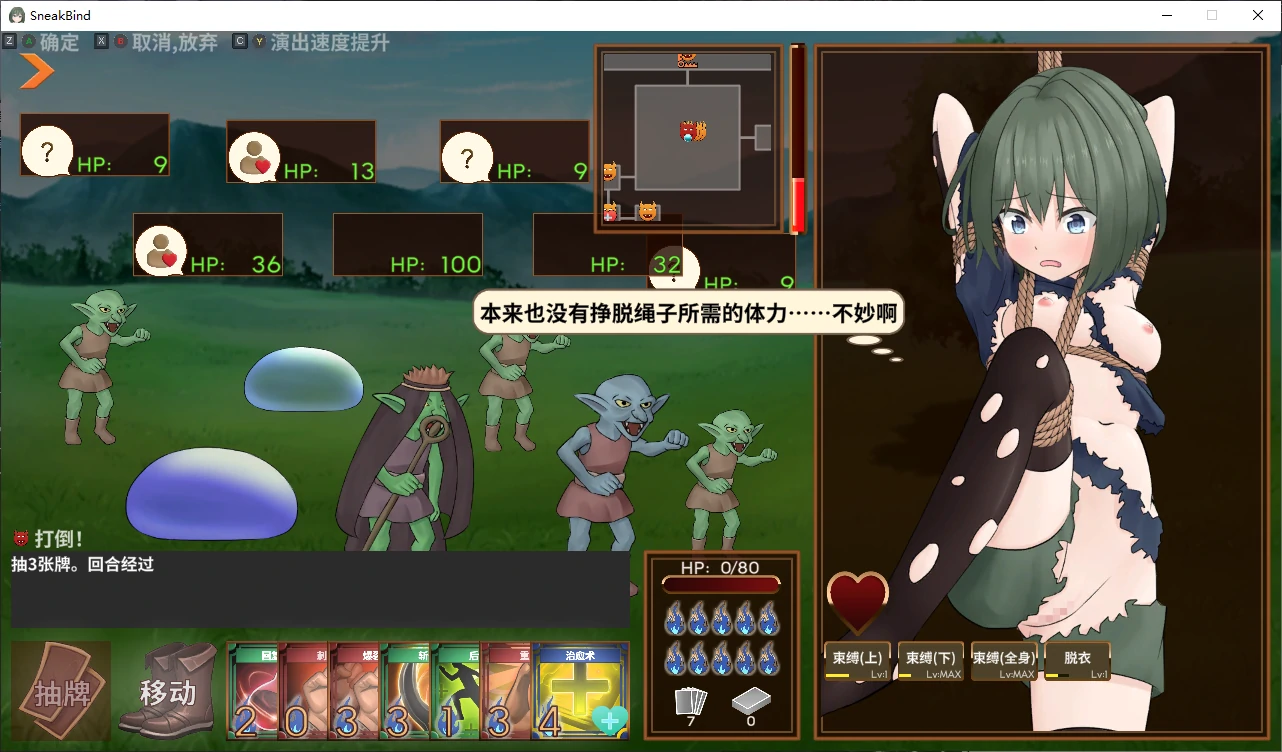Play the 治愈术 healing card
The image size is (1282, 752).
click(579, 690)
